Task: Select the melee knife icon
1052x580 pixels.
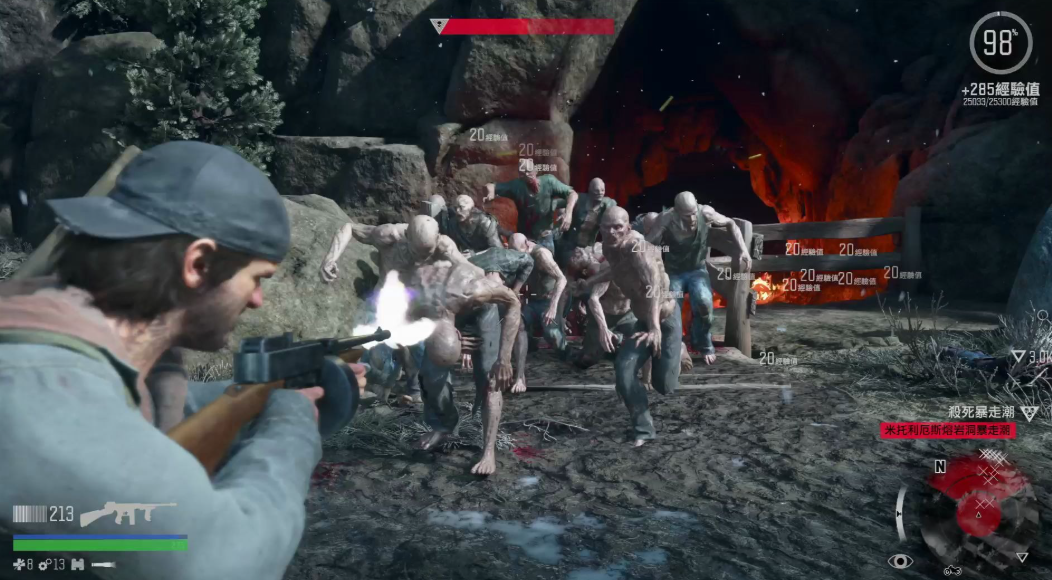Action: coord(103,565)
